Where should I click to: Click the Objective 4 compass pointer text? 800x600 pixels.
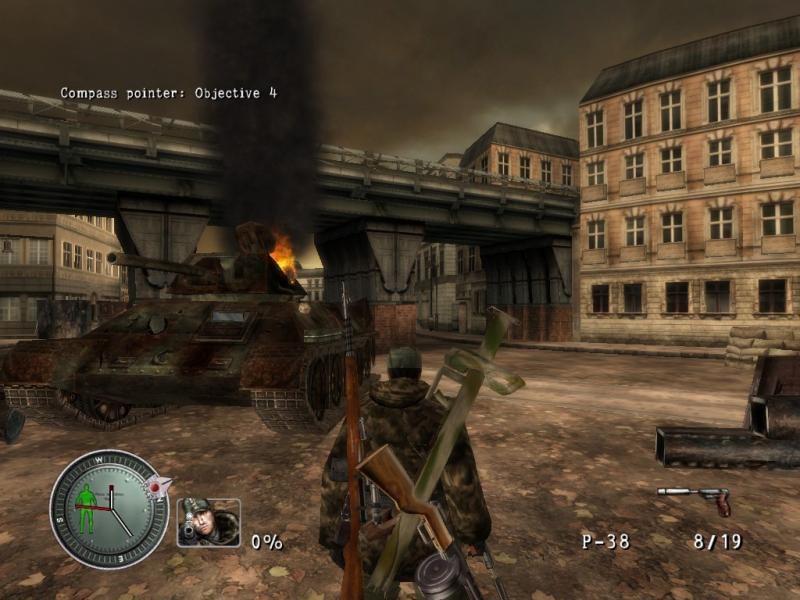point(169,93)
